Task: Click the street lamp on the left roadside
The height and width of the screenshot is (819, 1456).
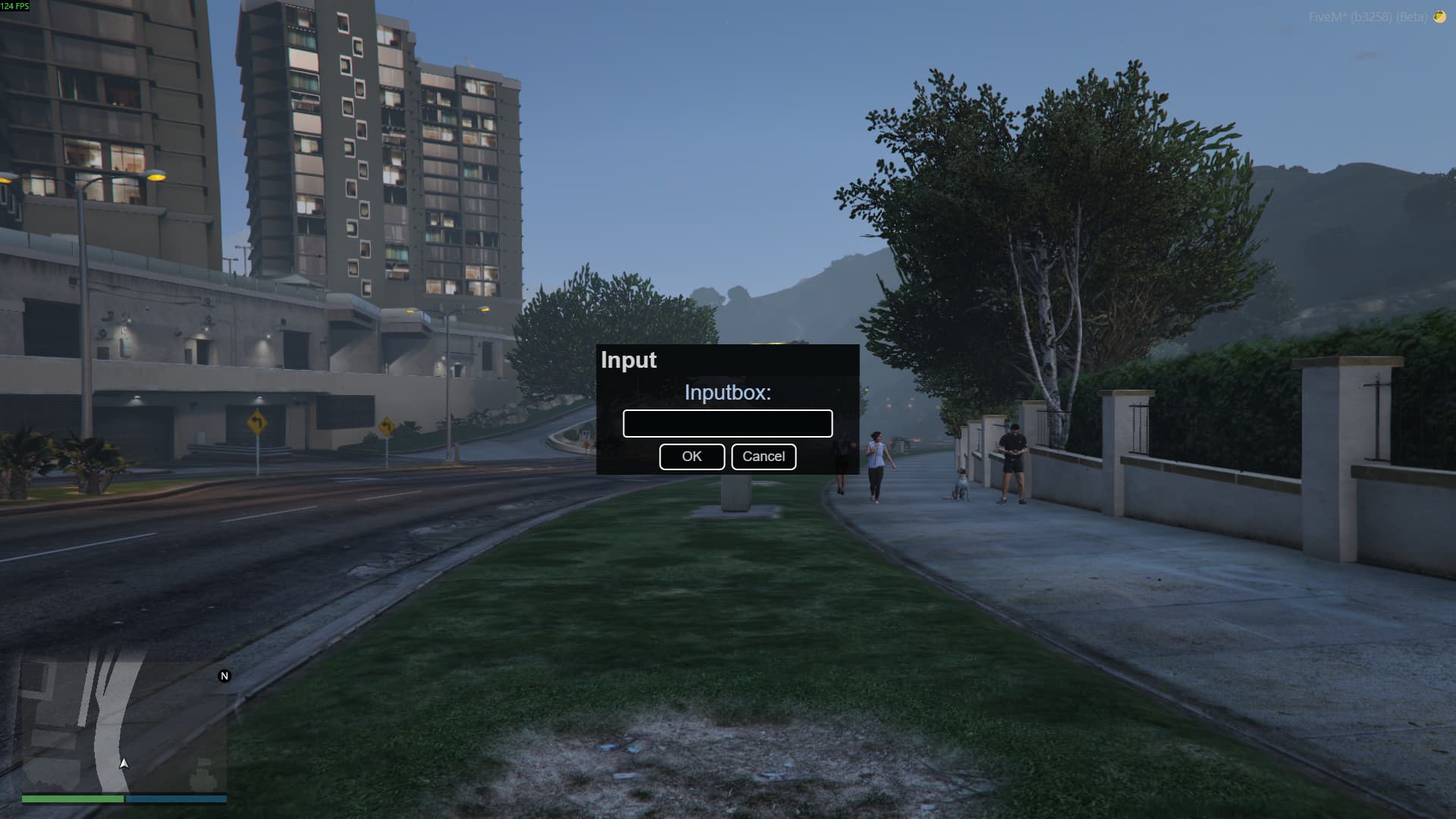Action: coord(157,174)
